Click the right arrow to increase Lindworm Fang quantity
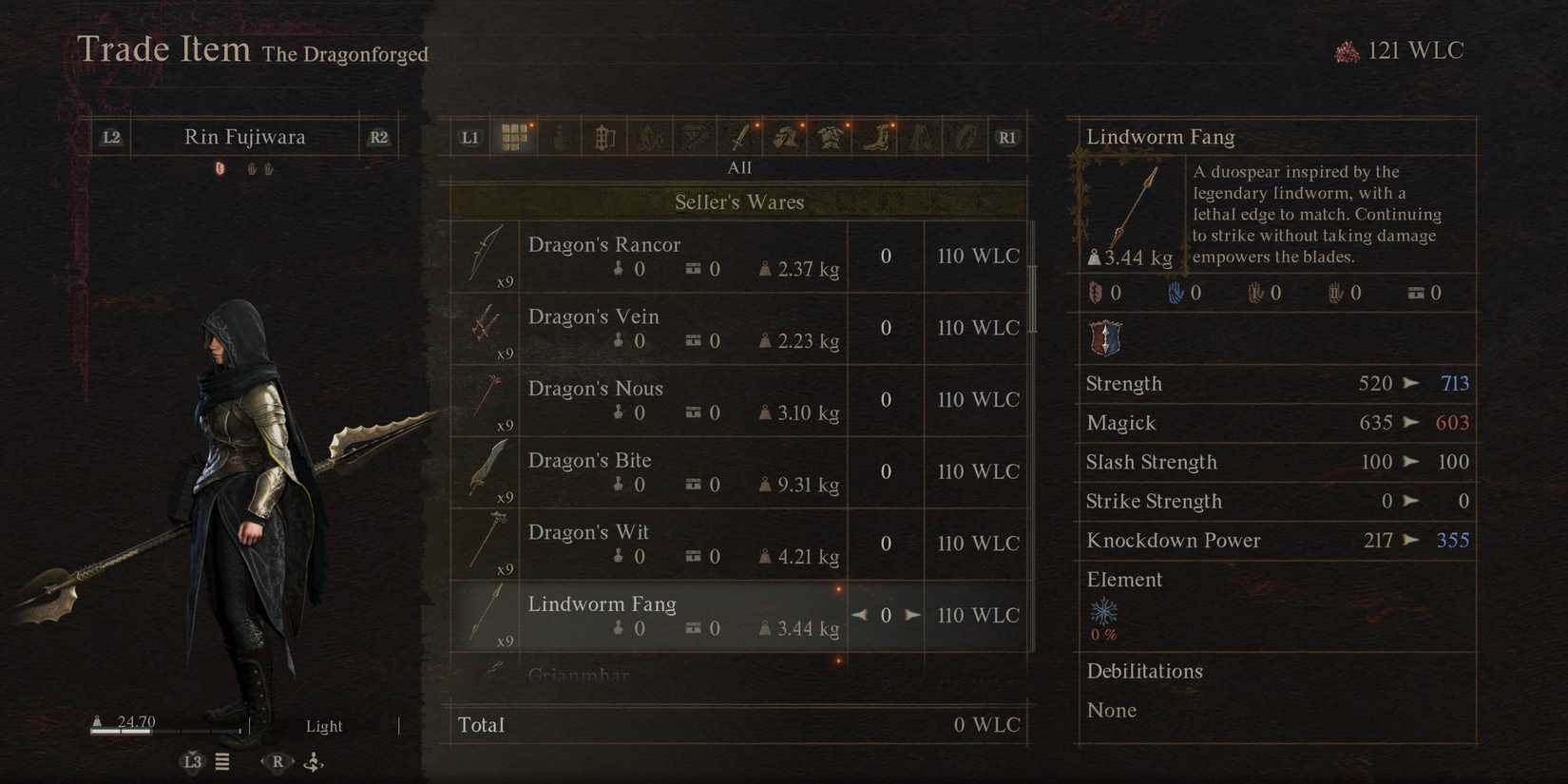 [911, 615]
